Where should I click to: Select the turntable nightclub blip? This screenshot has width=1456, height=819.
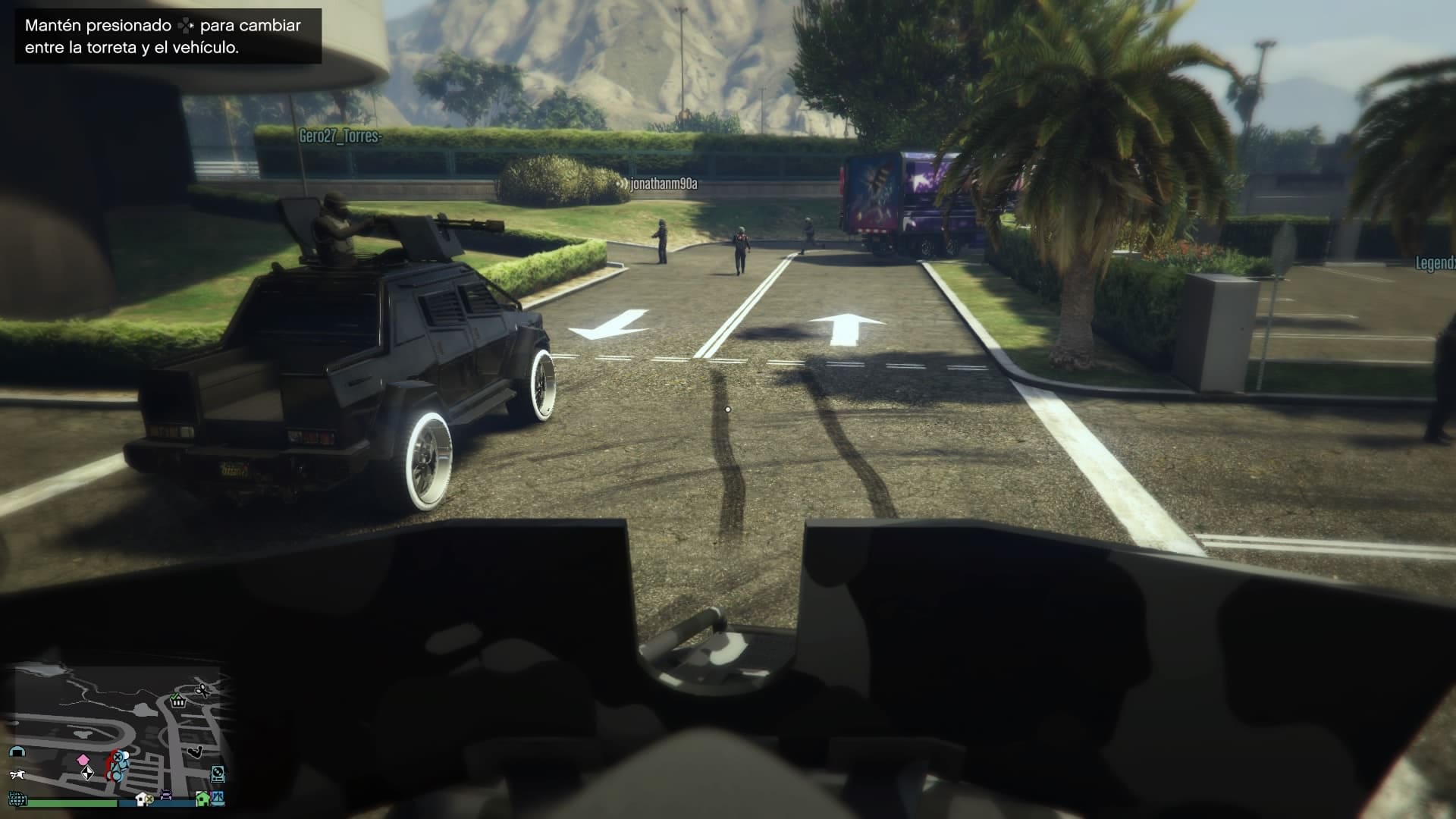[218, 773]
